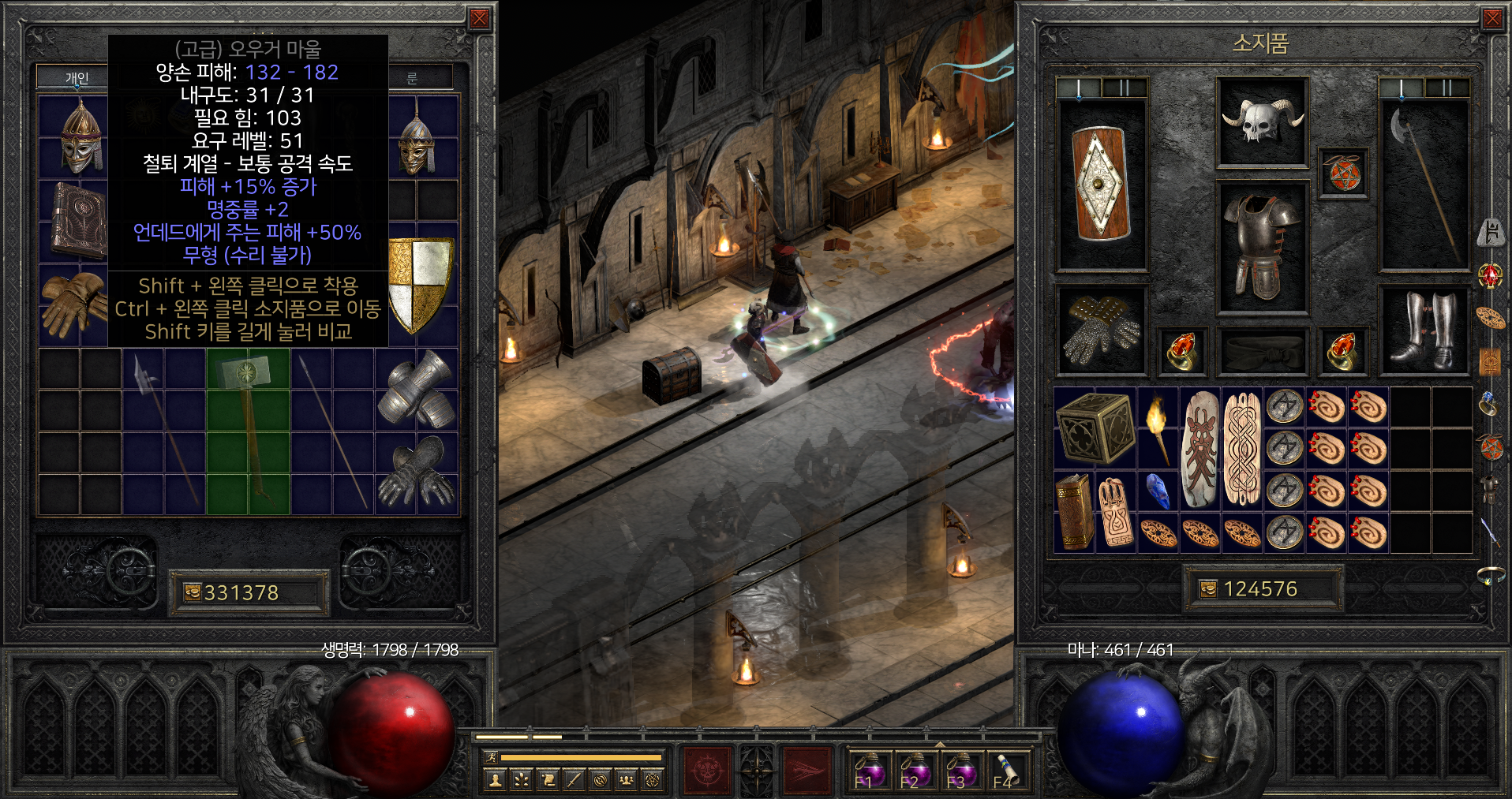Select the equipped pentagram amulet
The width and height of the screenshot is (1512, 799).
click(x=1344, y=174)
